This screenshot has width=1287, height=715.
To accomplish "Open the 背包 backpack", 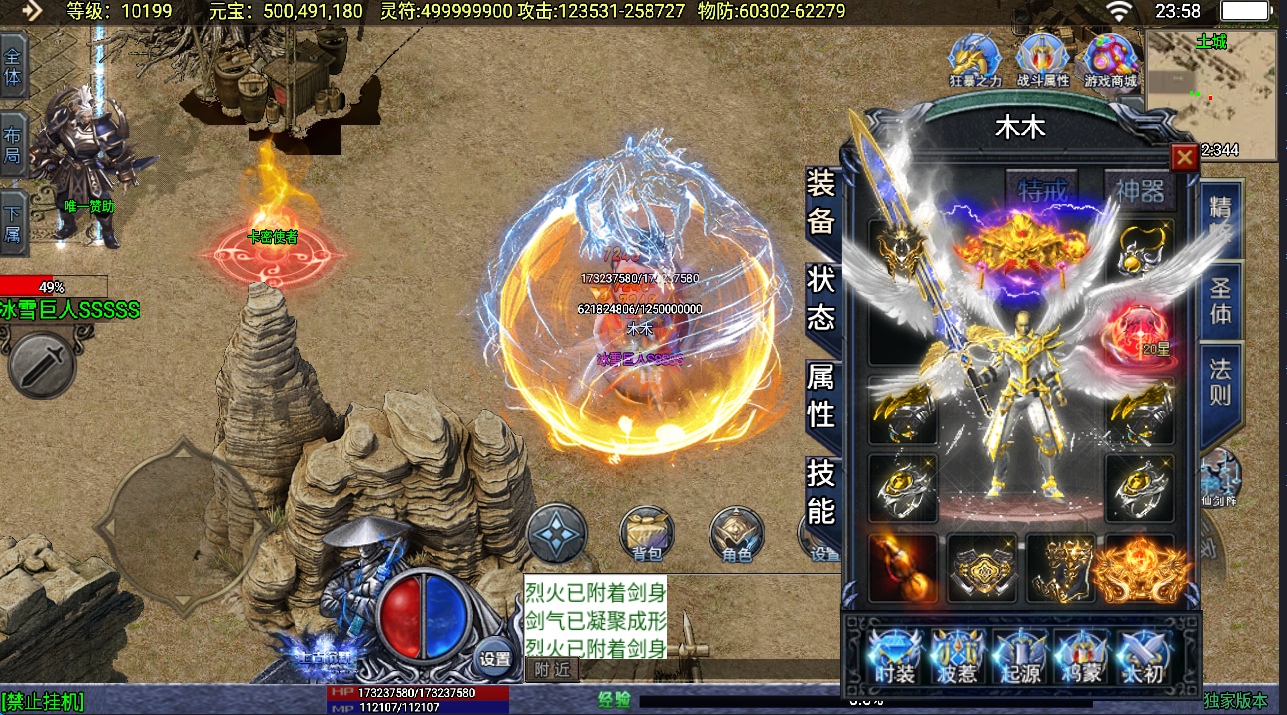I will click(647, 535).
